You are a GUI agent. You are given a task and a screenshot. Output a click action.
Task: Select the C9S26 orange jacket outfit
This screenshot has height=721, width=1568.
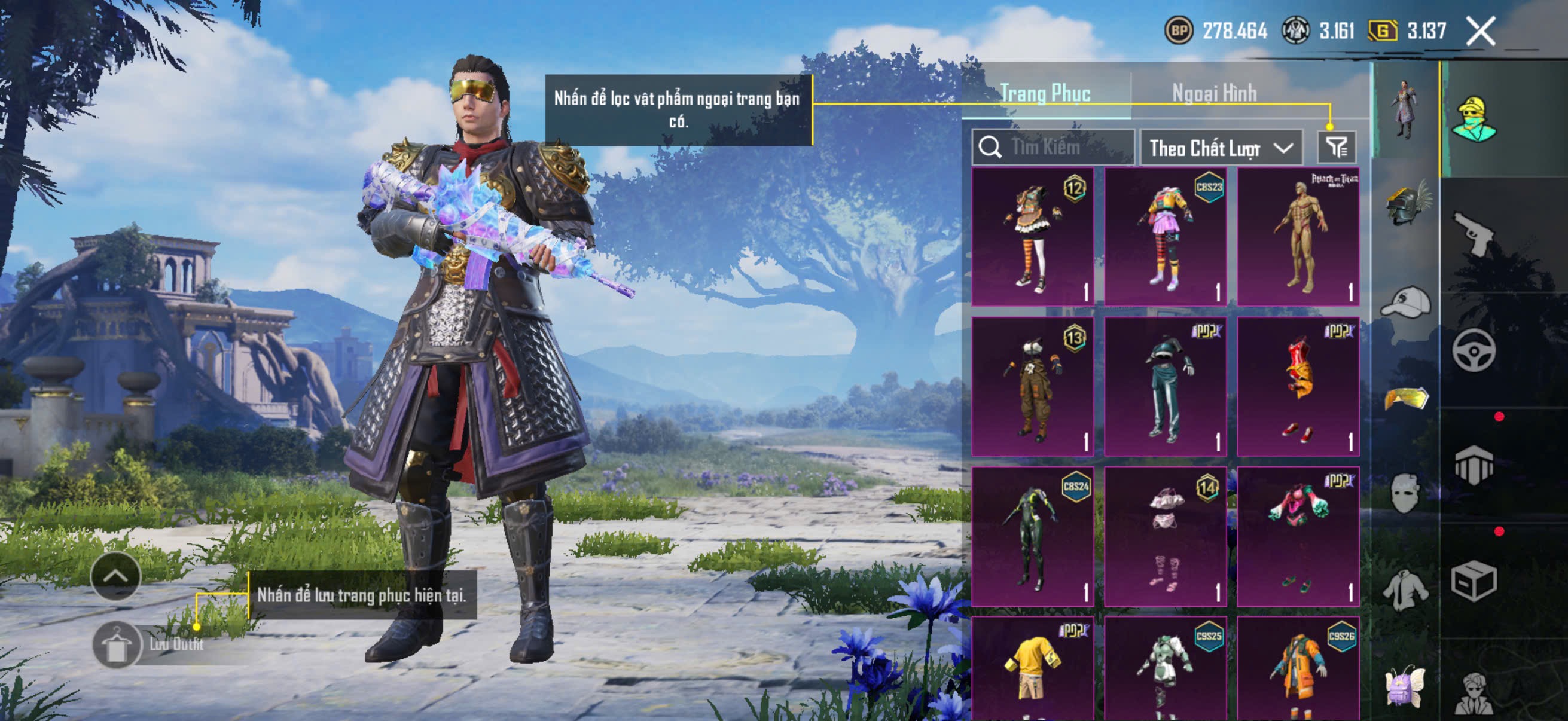point(1298,669)
